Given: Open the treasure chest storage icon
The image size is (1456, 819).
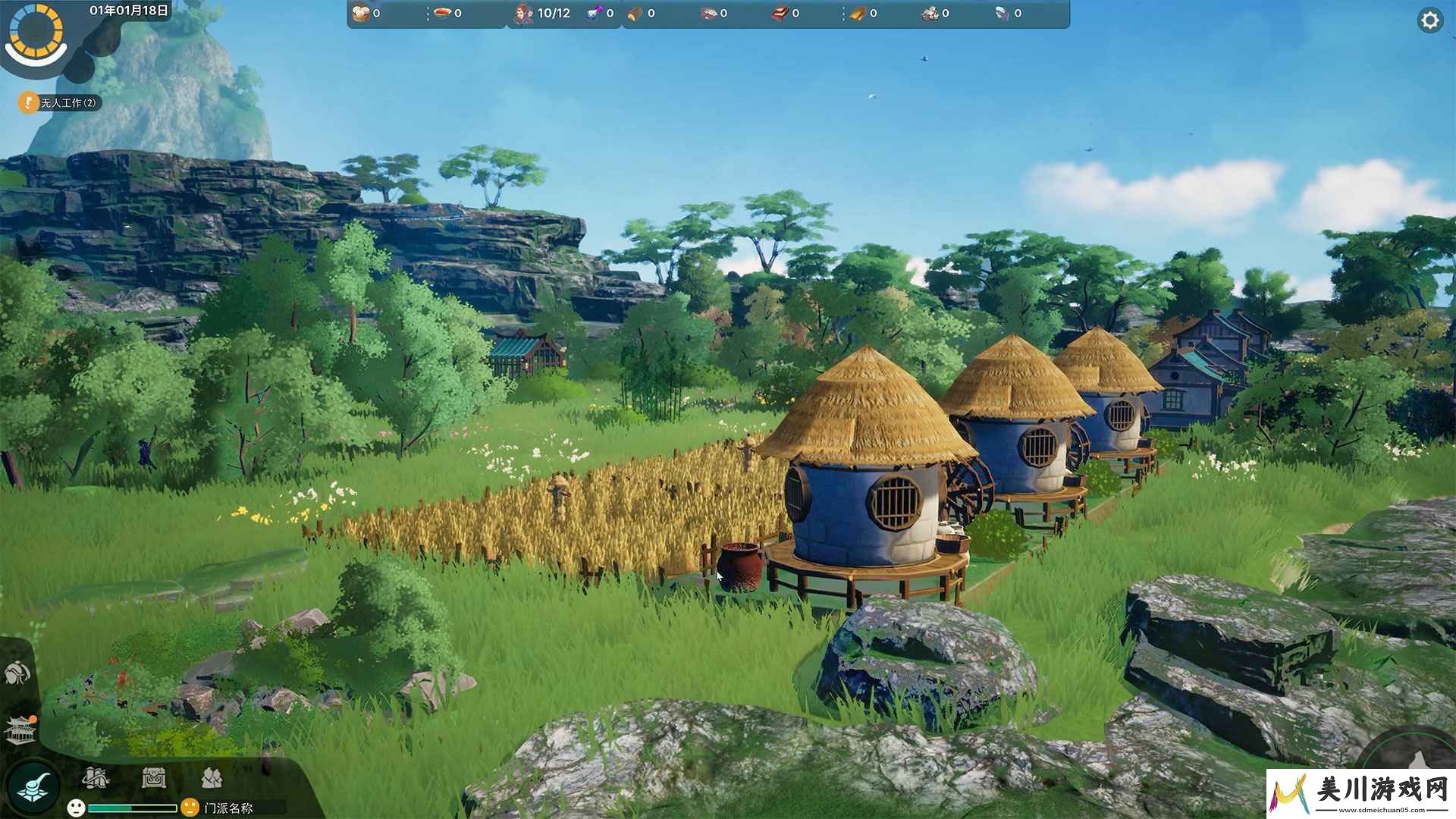Looking at the screenshot, I should coord(154,777).
